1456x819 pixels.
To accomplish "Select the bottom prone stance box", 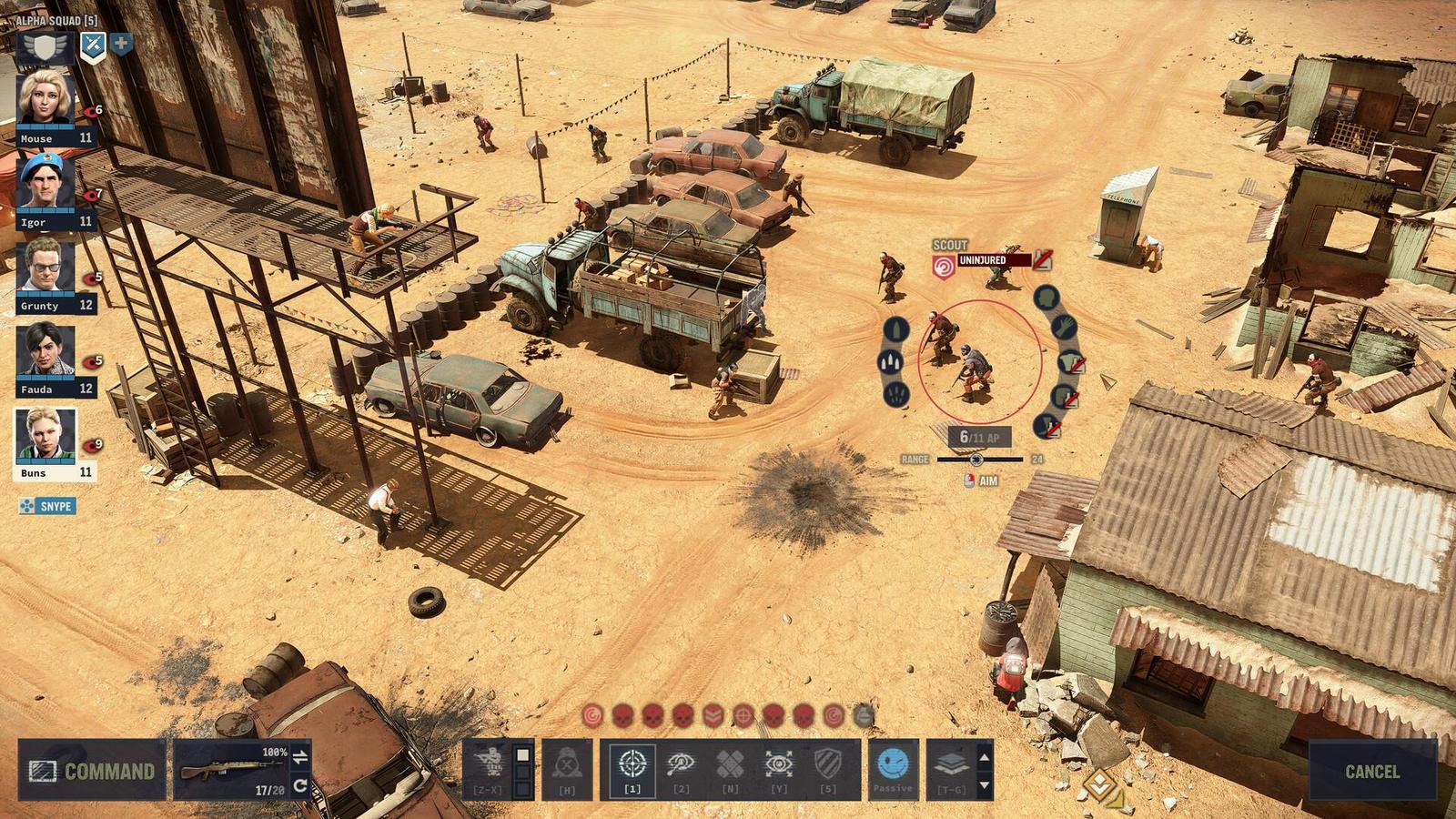I will coord(522,788).
